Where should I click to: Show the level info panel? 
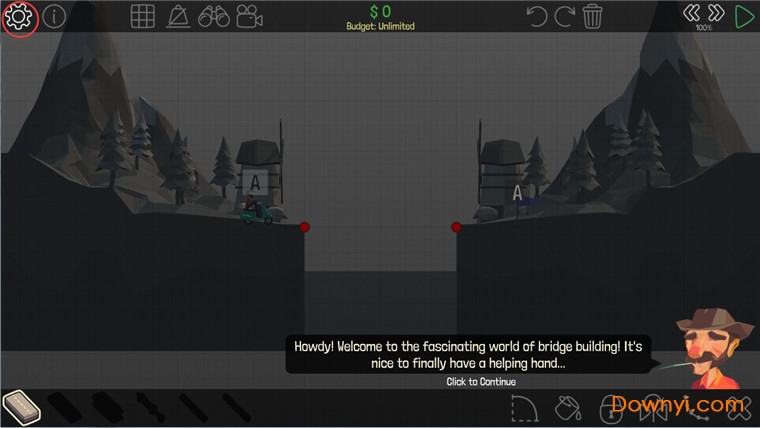point(53,17)
